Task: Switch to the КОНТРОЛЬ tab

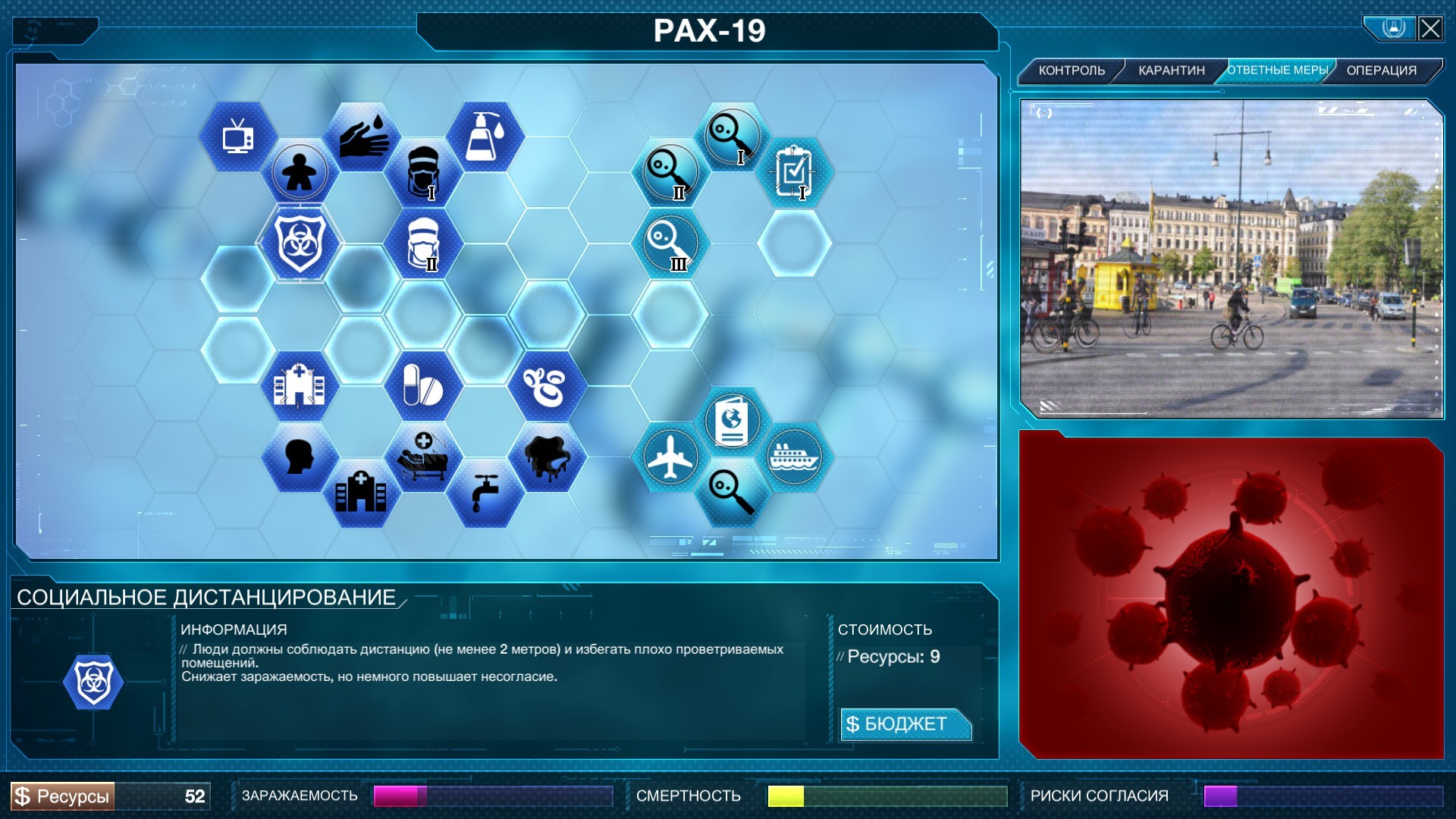Action: (1074, 69)
